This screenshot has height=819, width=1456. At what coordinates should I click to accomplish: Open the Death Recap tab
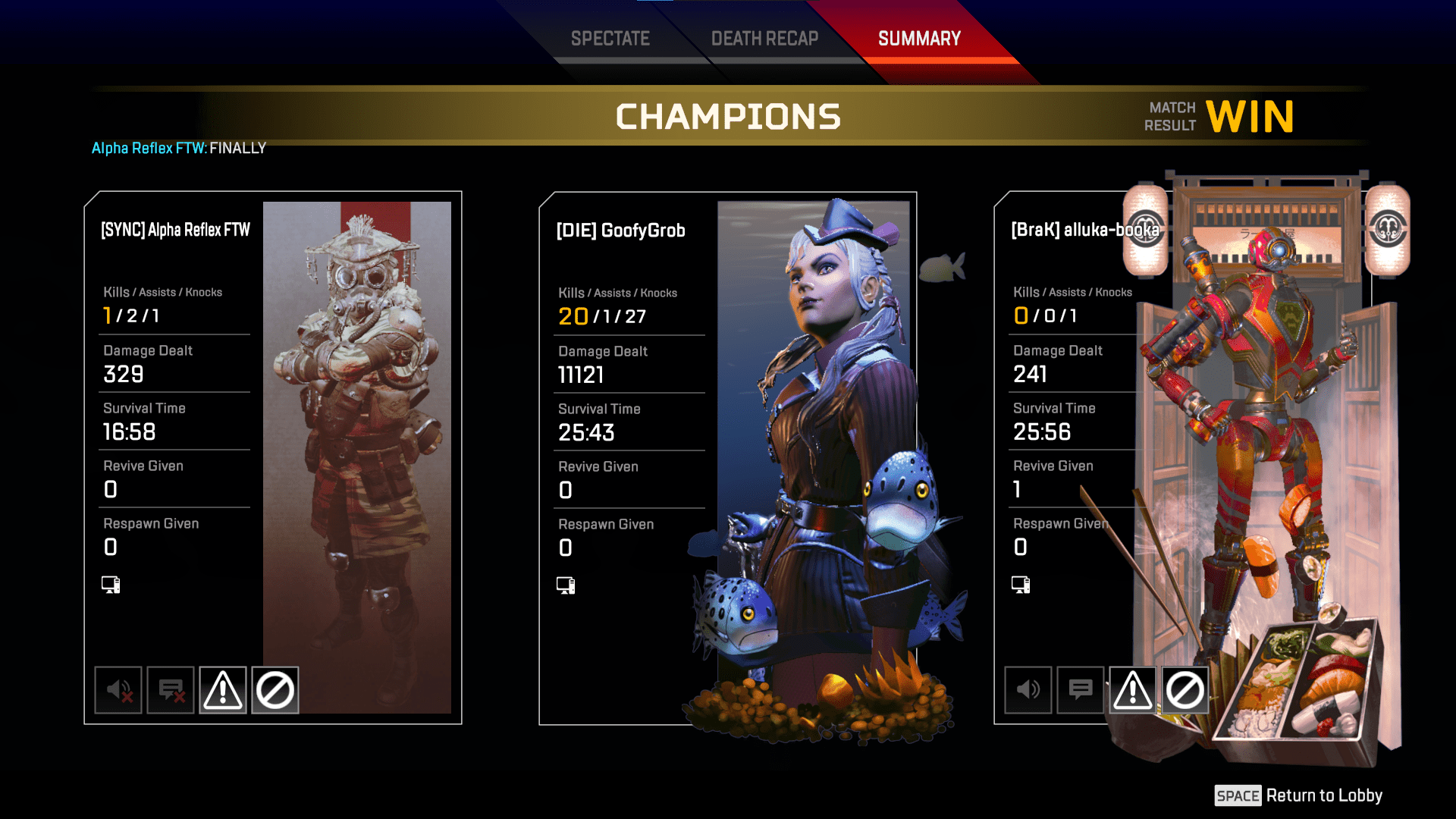(764, 39)
